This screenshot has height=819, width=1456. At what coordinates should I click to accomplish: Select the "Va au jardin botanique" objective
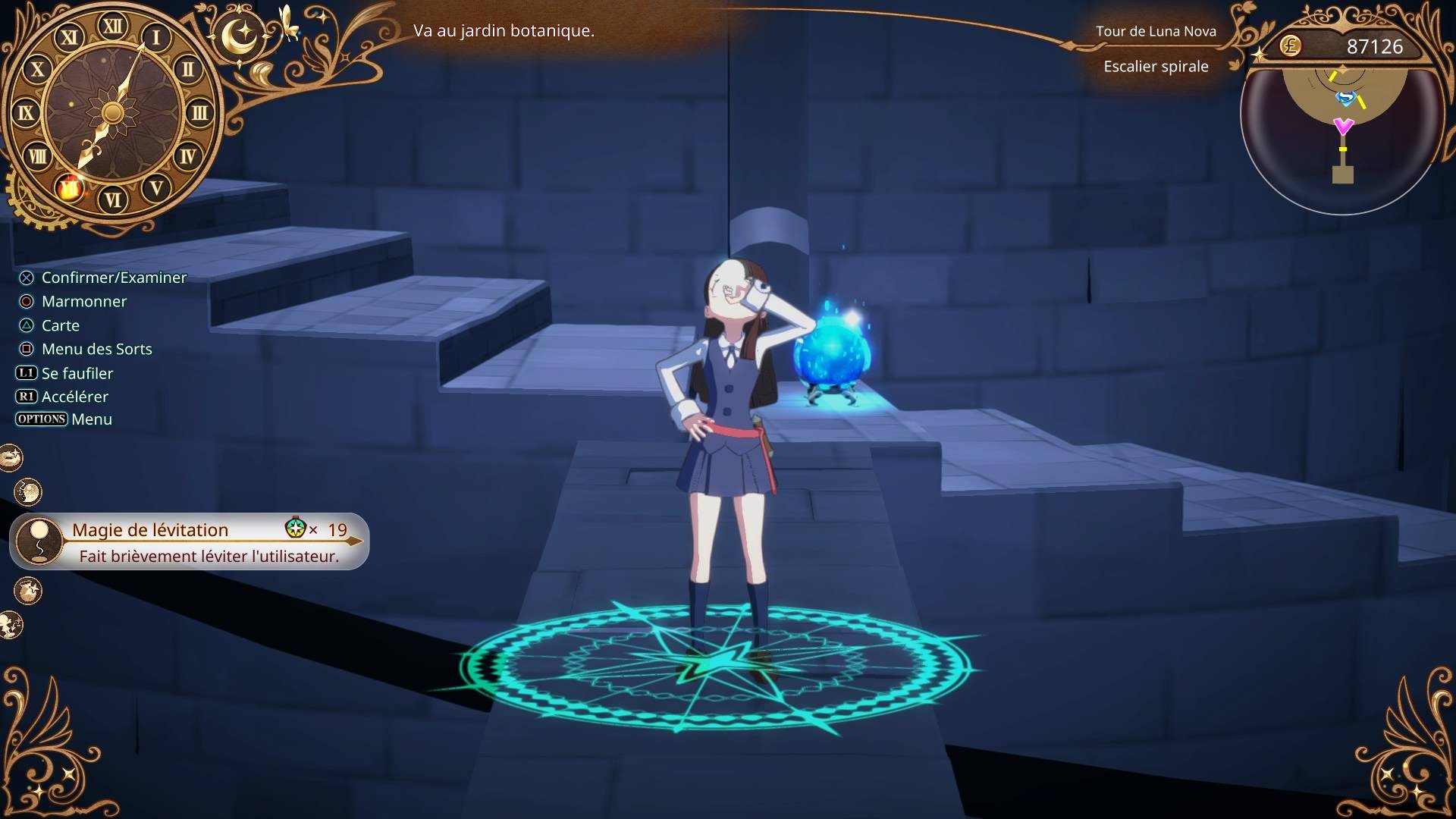504,31
